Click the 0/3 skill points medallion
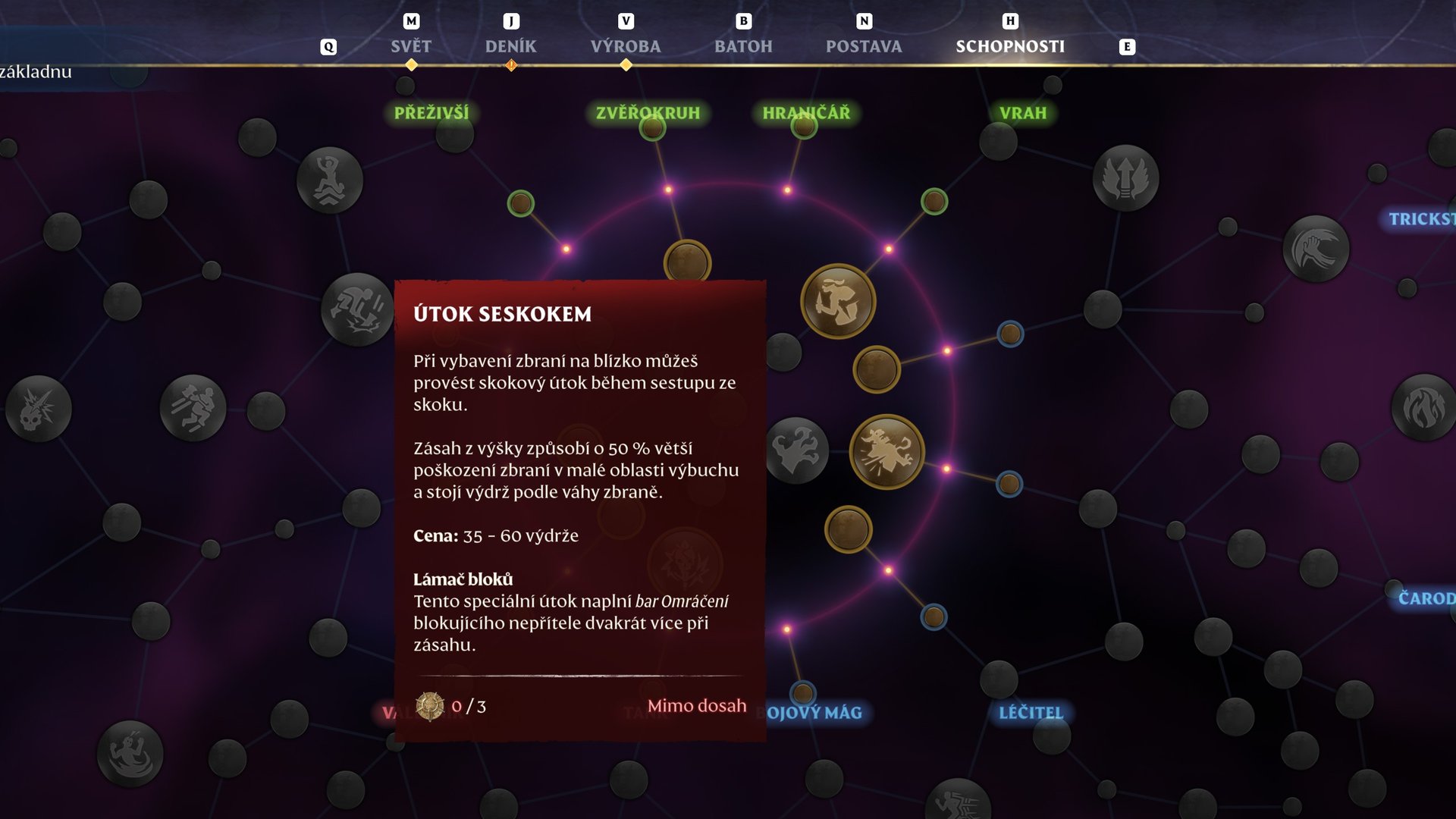This screenshot has width=1456, height=819. point(429,706)
